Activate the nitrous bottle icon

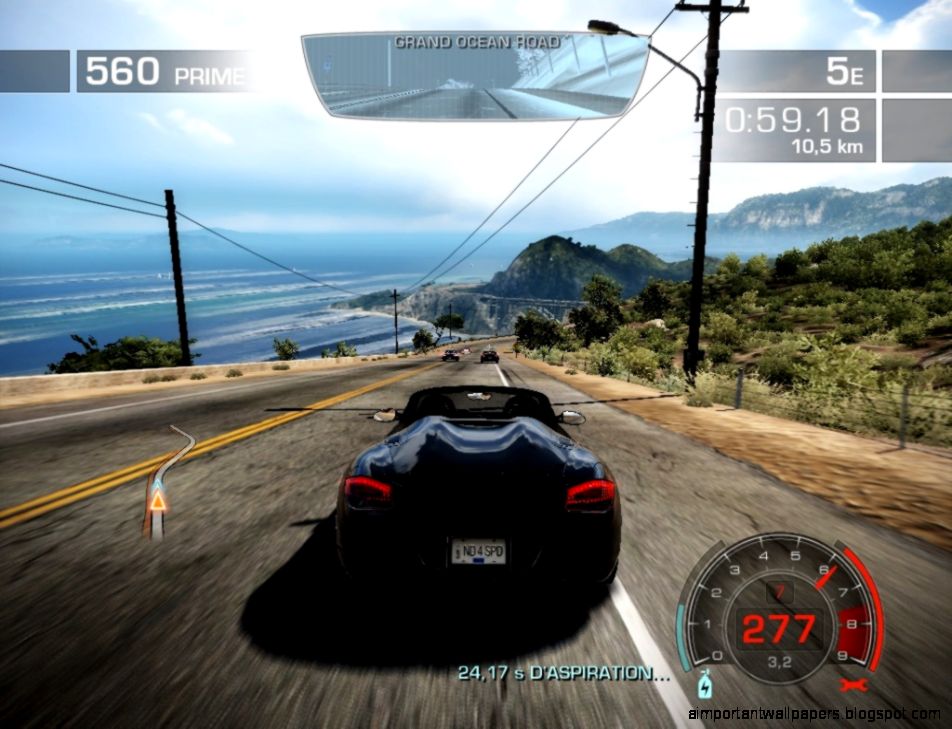tap(703, 687)
